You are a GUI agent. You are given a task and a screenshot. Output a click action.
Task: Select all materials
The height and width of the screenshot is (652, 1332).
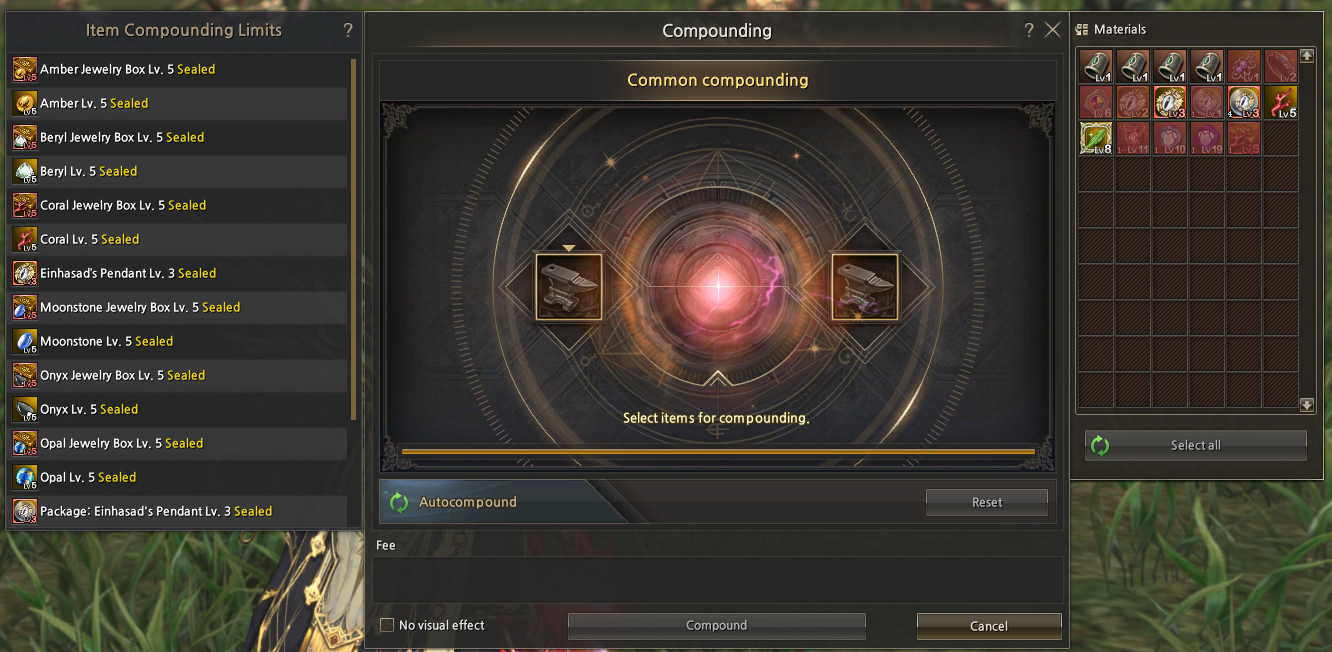[x=1195, y=446]
